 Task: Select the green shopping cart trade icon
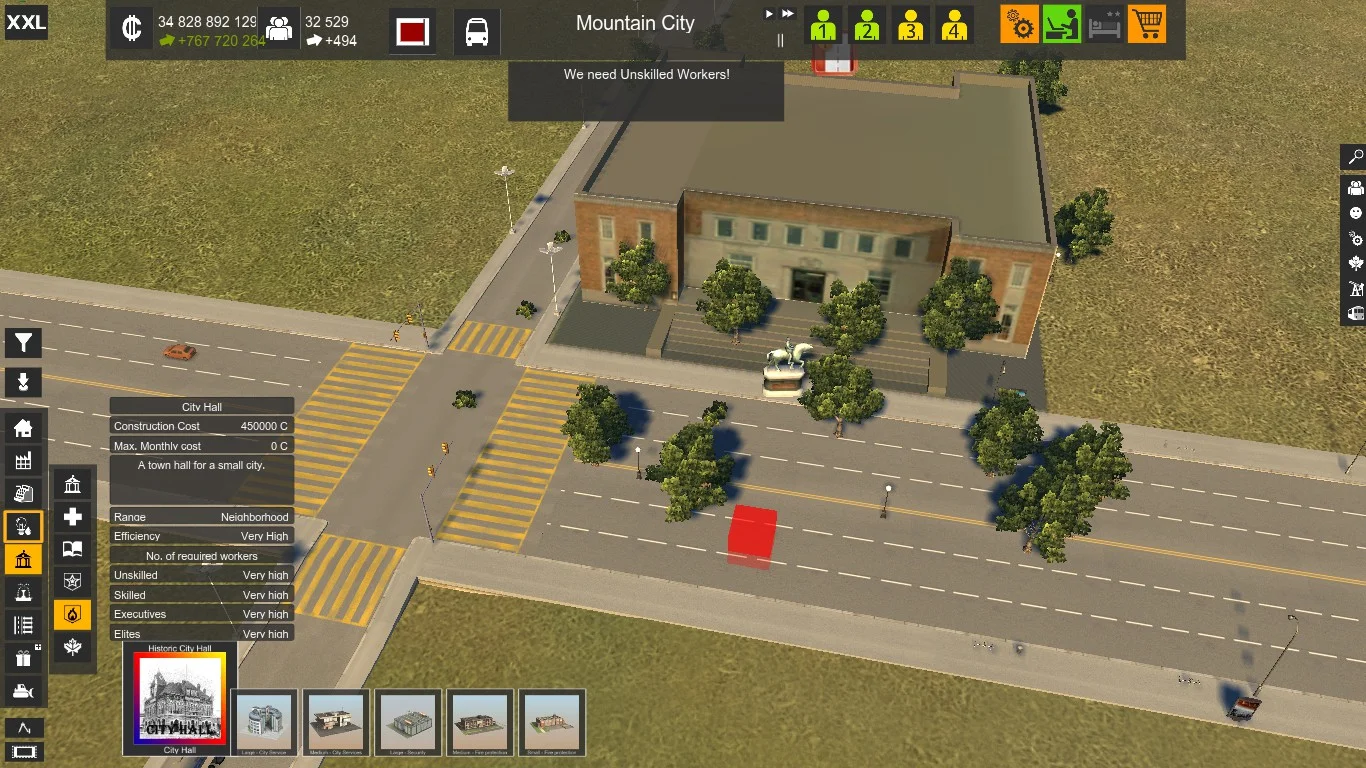1147,24
